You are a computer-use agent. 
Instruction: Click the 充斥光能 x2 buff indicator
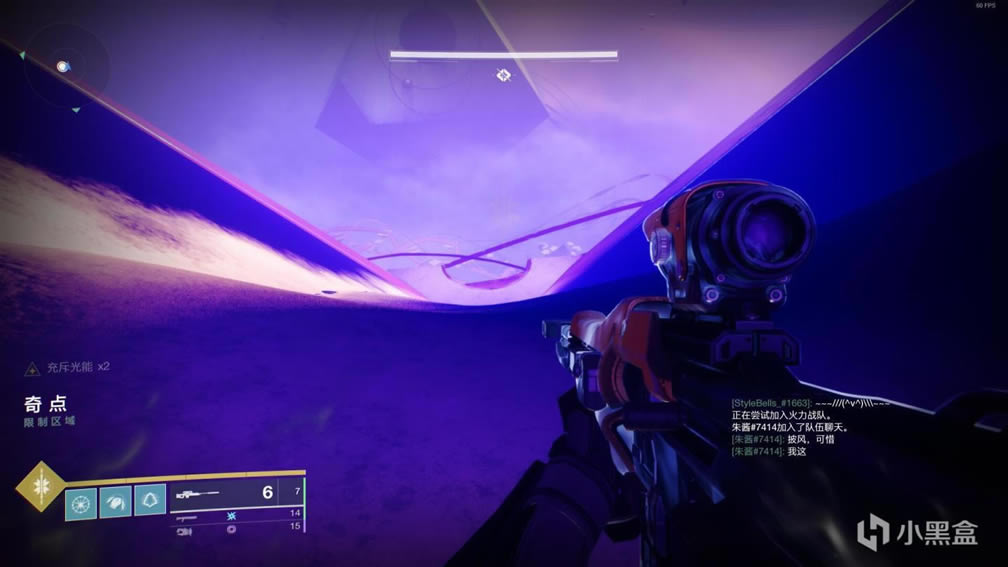click(68, 367)
